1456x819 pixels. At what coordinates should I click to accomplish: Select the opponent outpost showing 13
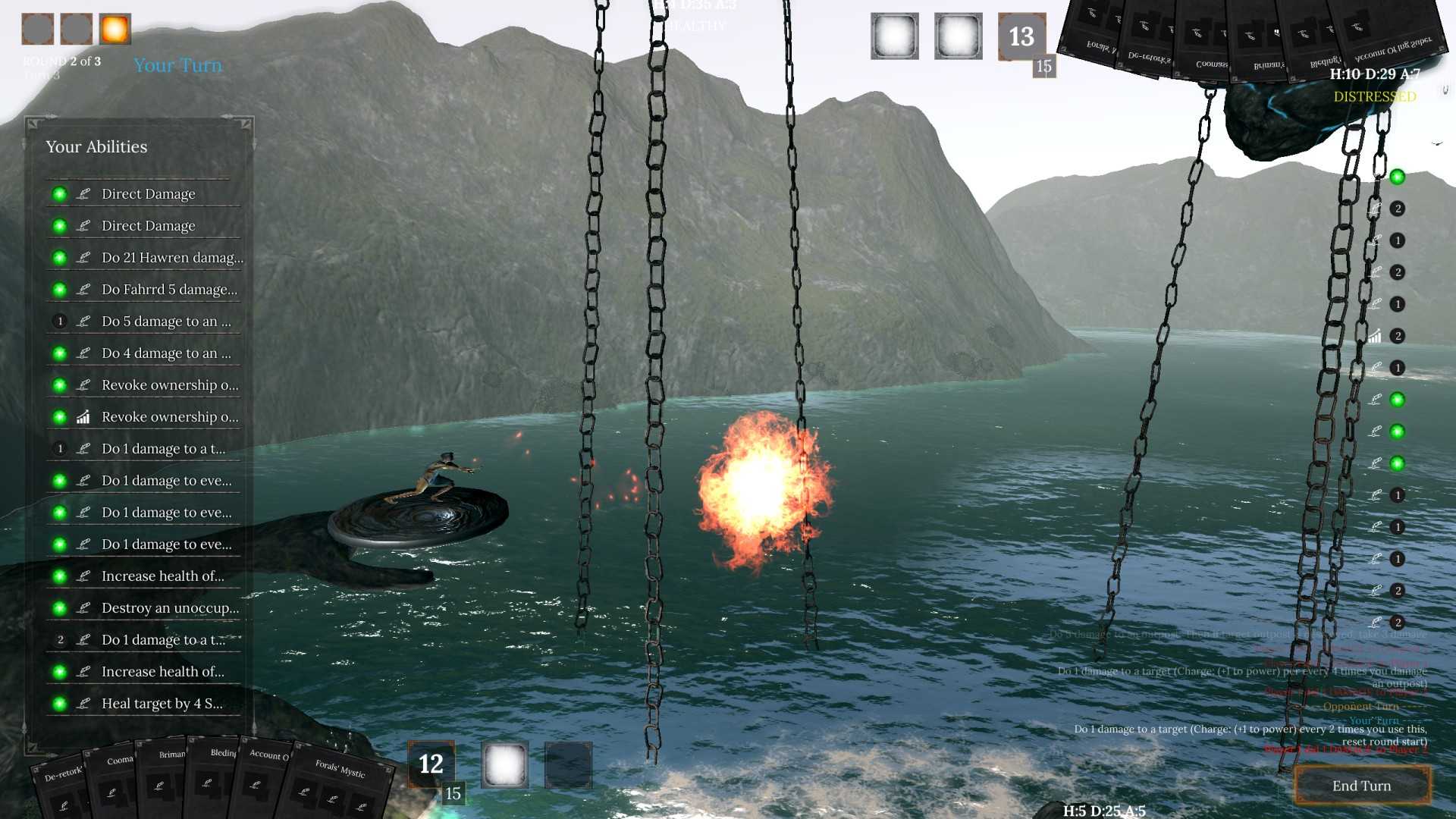[x=1021, y=36]
